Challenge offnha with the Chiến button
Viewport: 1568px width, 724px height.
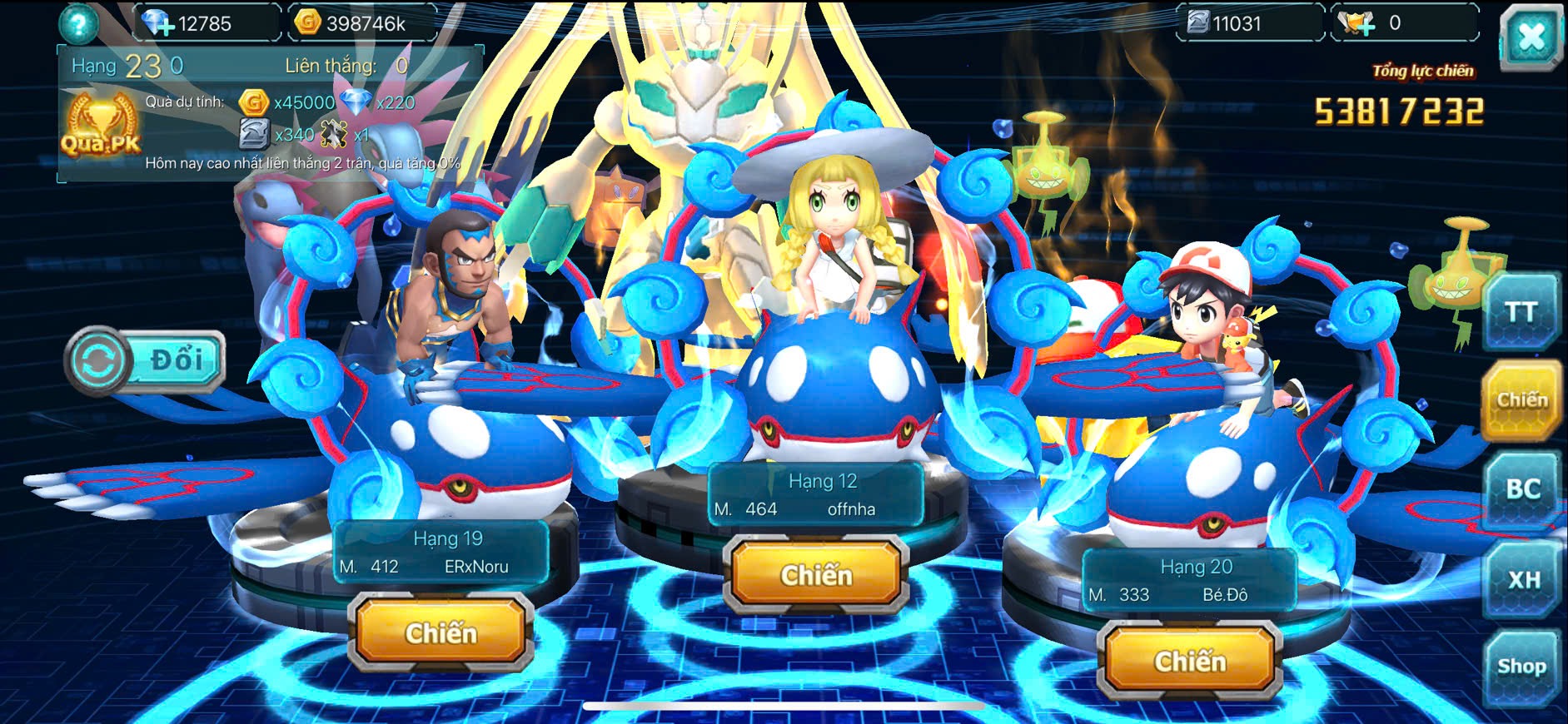(x=816, y=575)
